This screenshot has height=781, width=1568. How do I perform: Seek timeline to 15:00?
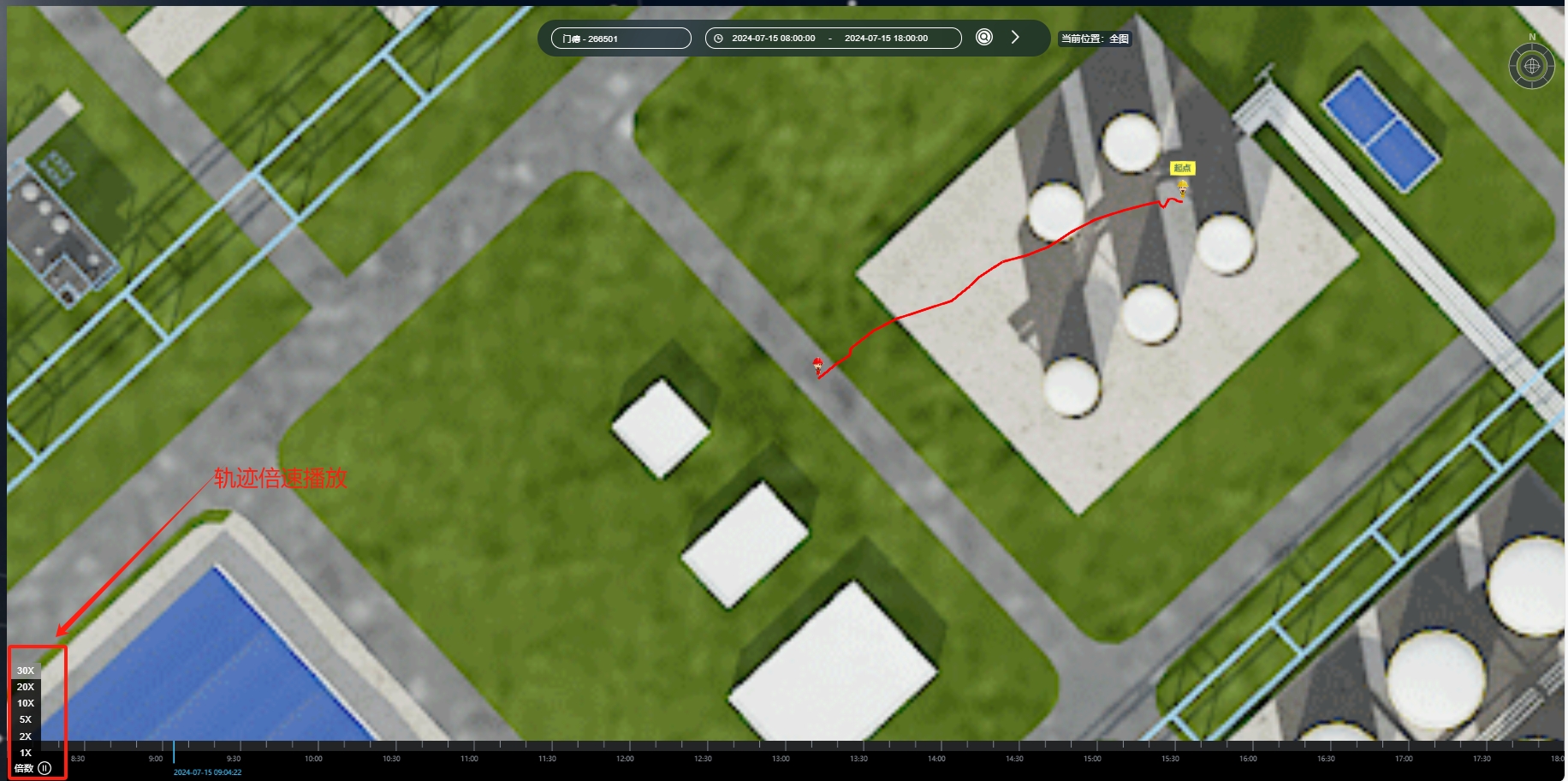(x=1093, y=748)
